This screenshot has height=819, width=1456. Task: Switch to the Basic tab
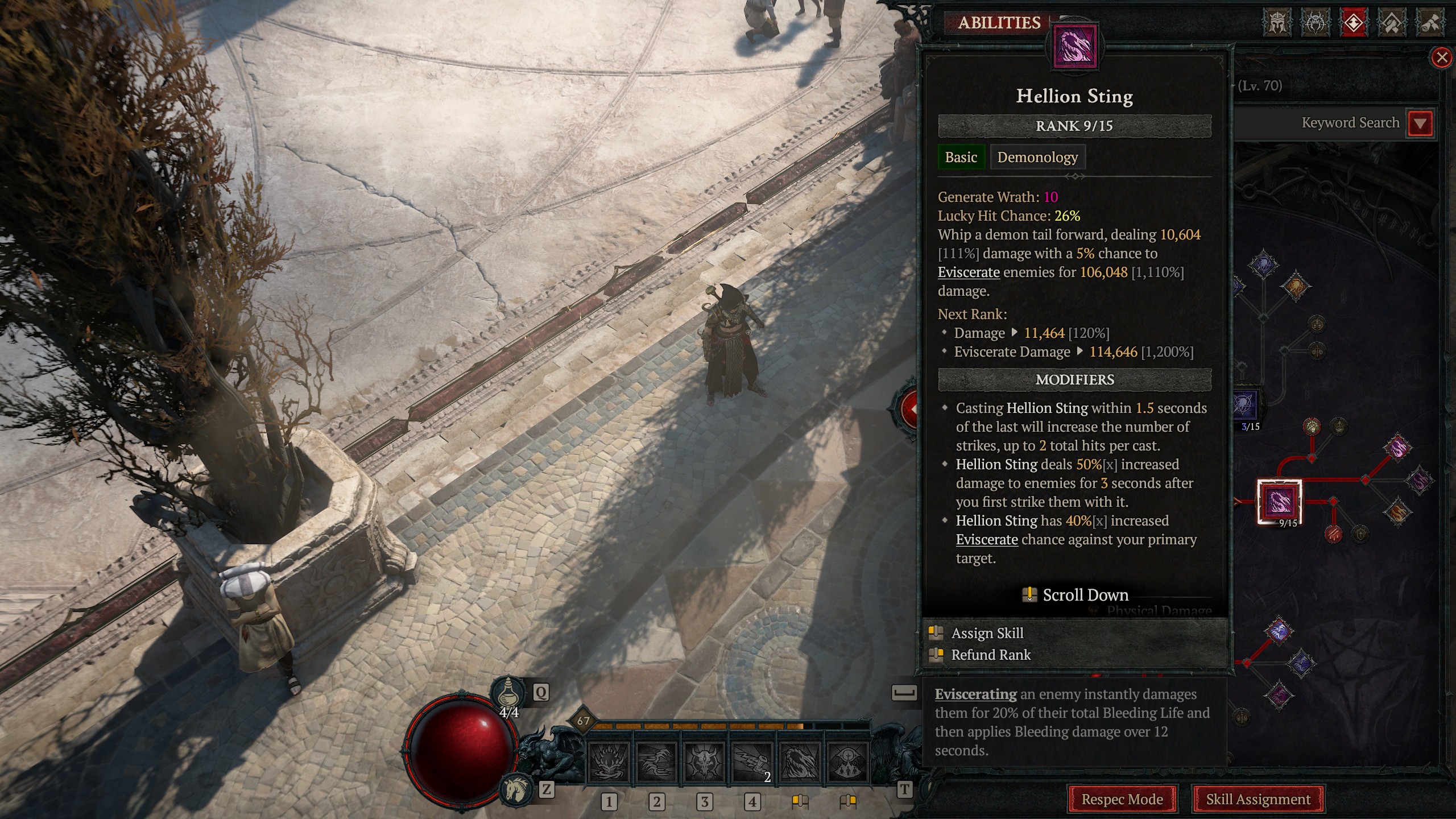click(961, 157)
